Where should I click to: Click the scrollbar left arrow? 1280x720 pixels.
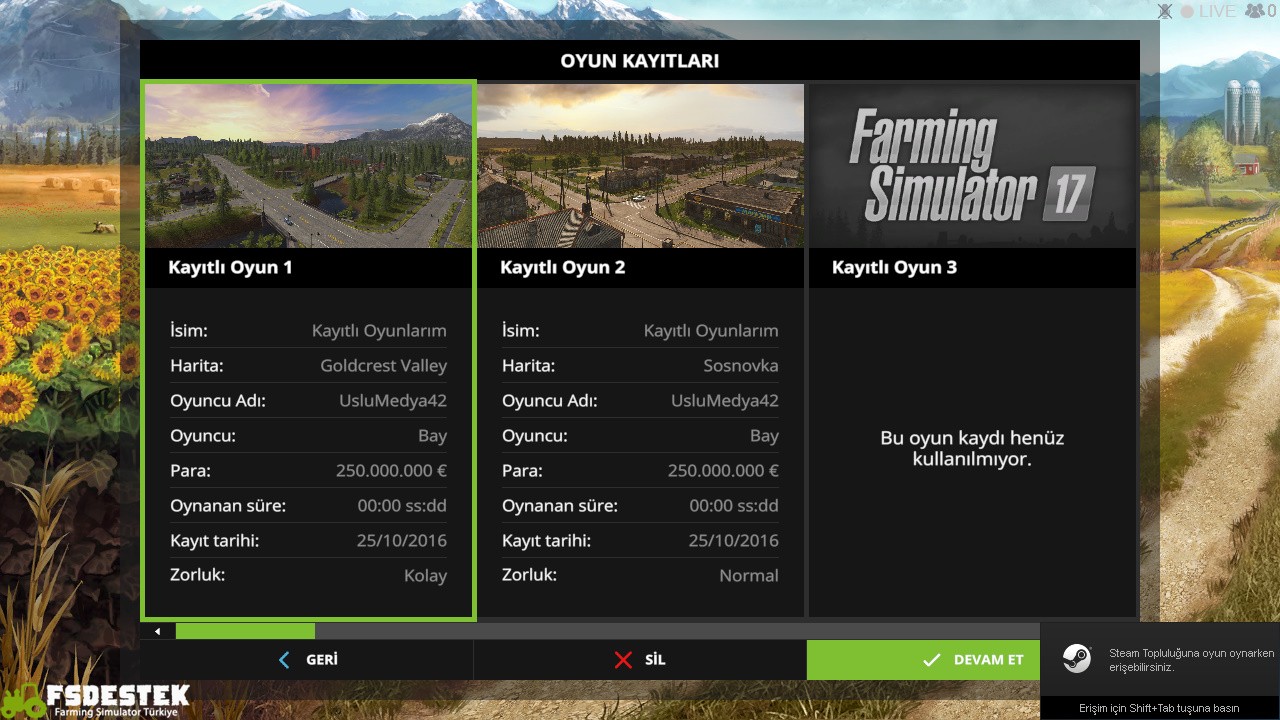pyautogui.click(x=156, y=631)
